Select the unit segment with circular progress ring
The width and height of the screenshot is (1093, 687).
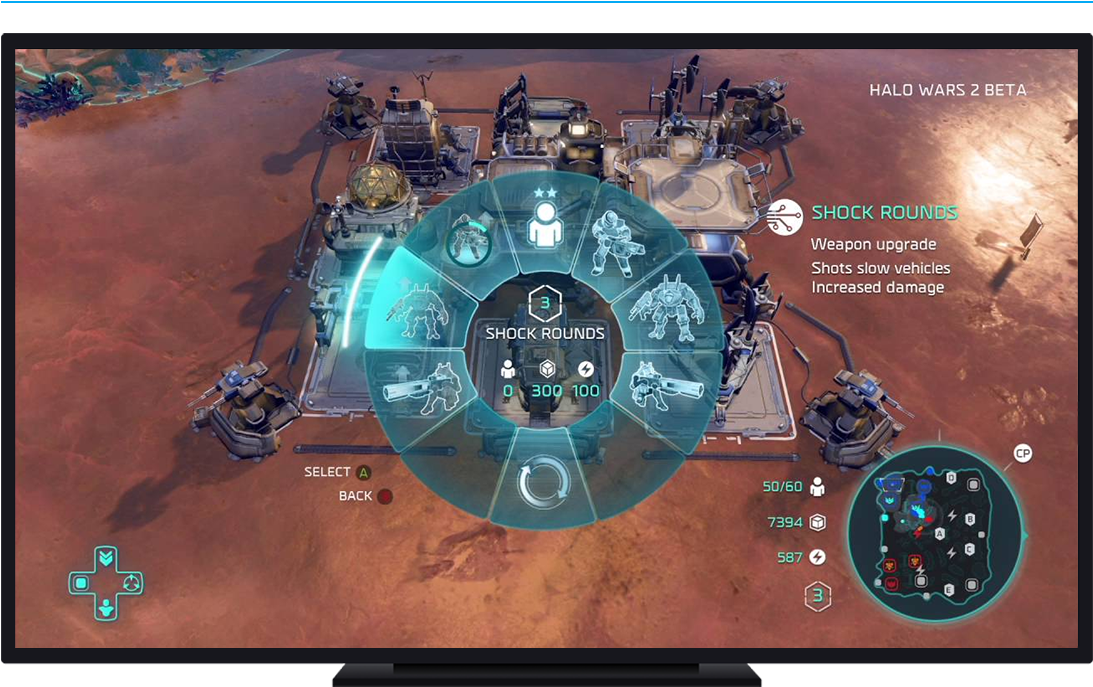470,239
